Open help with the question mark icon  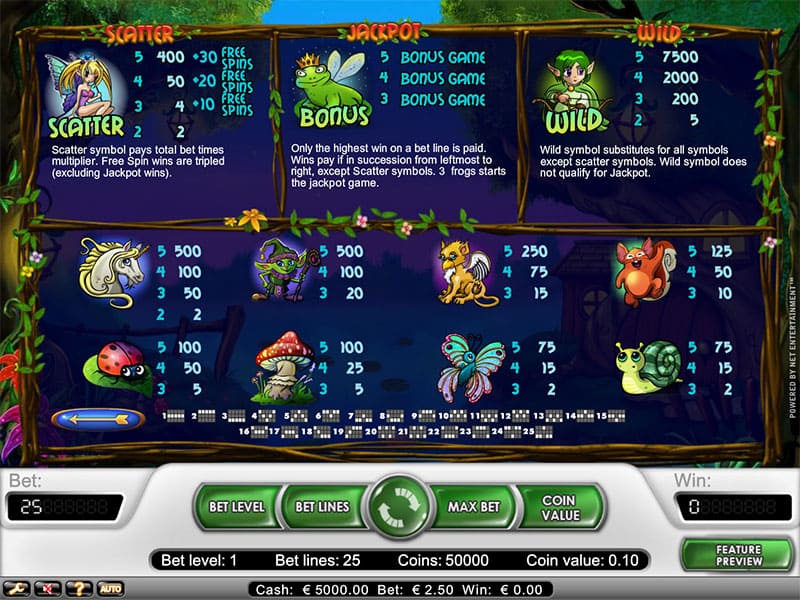(x=79, y=588)
